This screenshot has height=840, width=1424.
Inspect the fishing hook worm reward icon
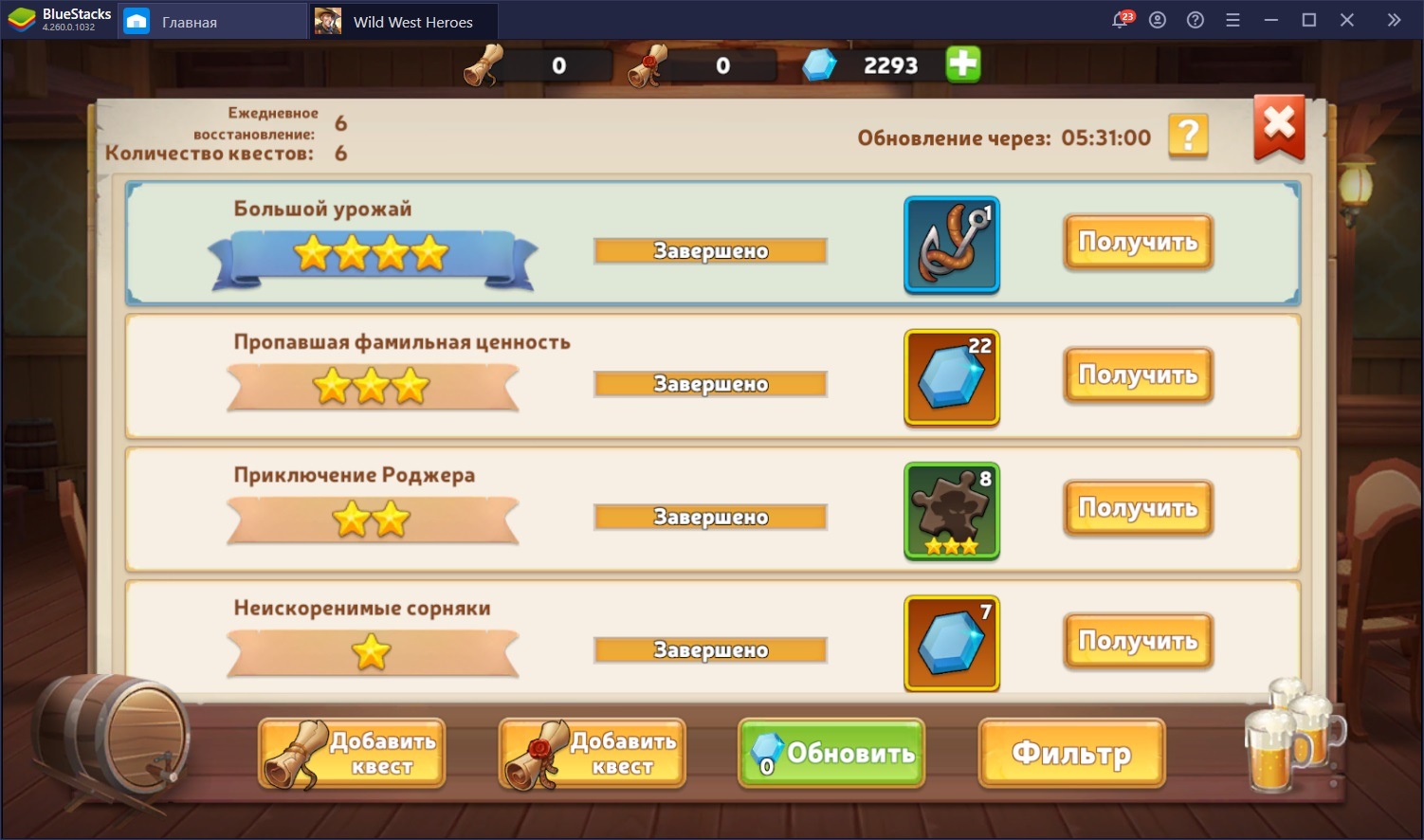952,245
